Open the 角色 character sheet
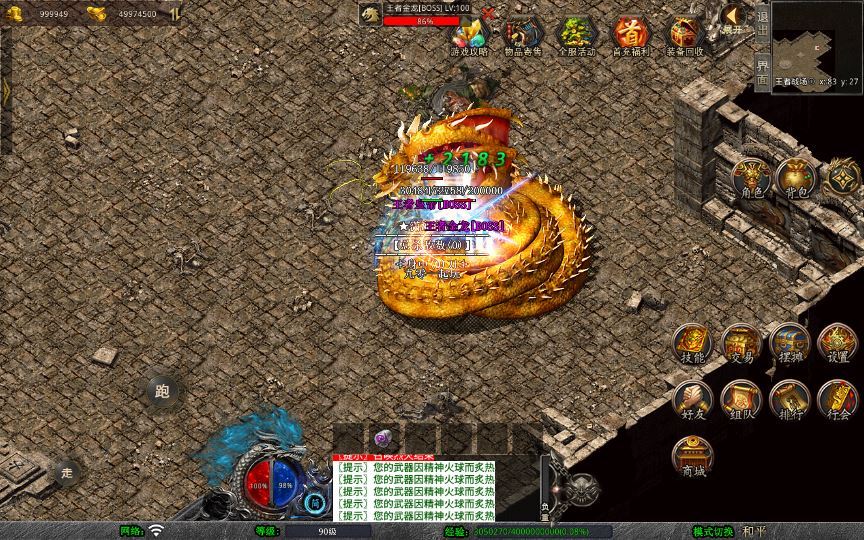The width and height of the screenshot is (864, 540). 751,178
